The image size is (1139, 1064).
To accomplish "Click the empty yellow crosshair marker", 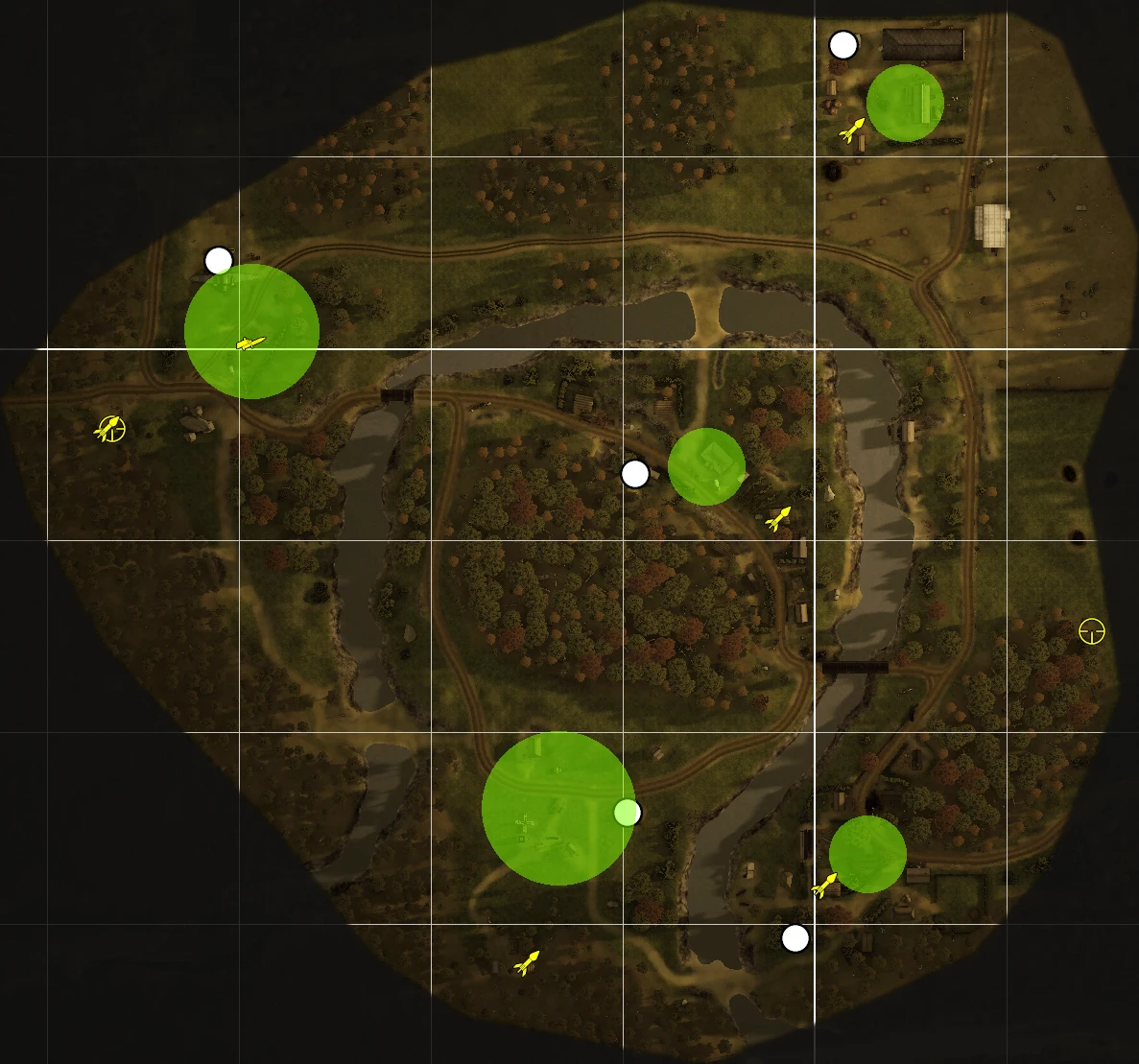I will (x=1092, y=631).
